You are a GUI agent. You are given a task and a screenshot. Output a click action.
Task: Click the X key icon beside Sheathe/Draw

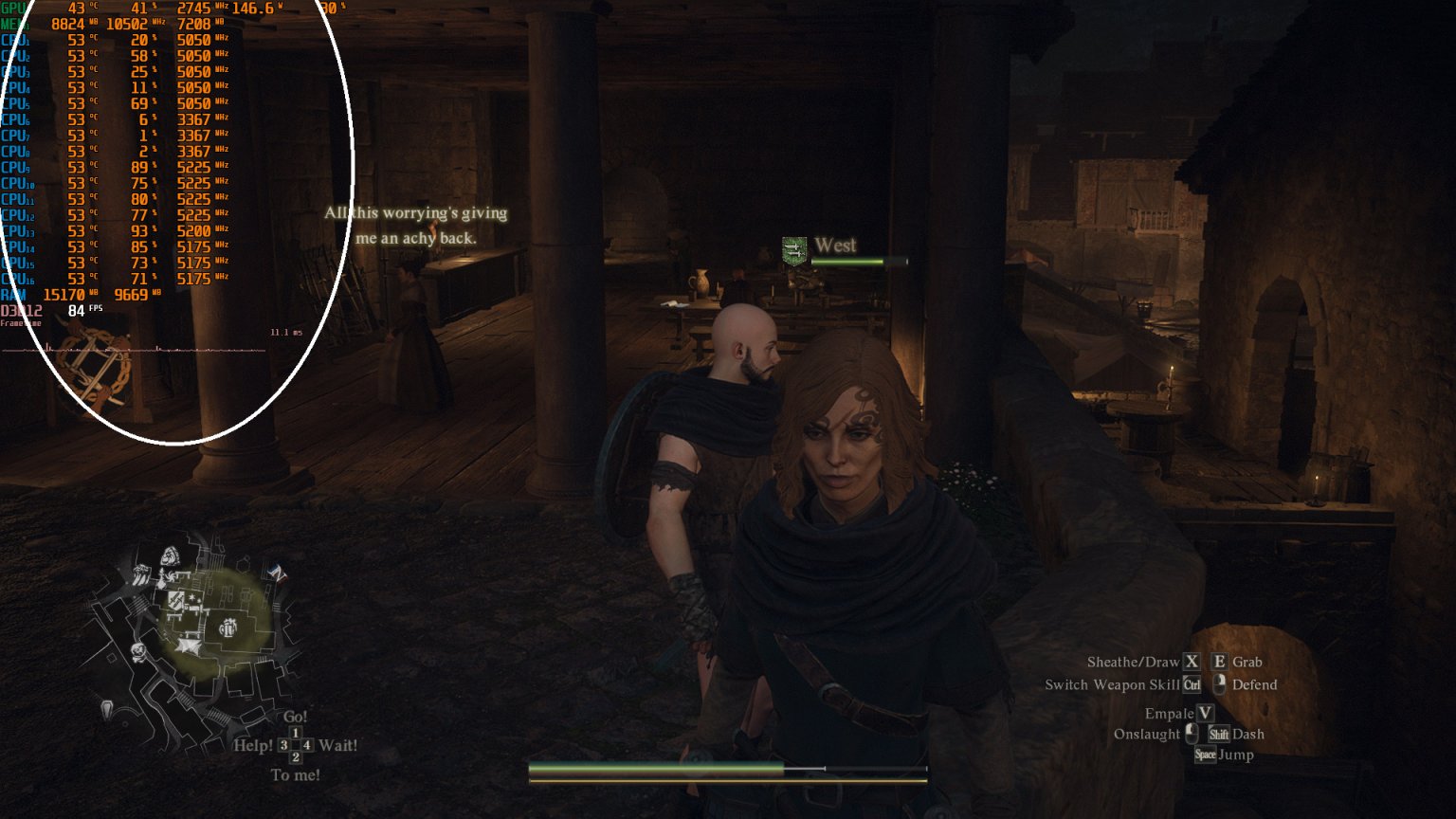pyautogui.click(x=1192, y=662)
